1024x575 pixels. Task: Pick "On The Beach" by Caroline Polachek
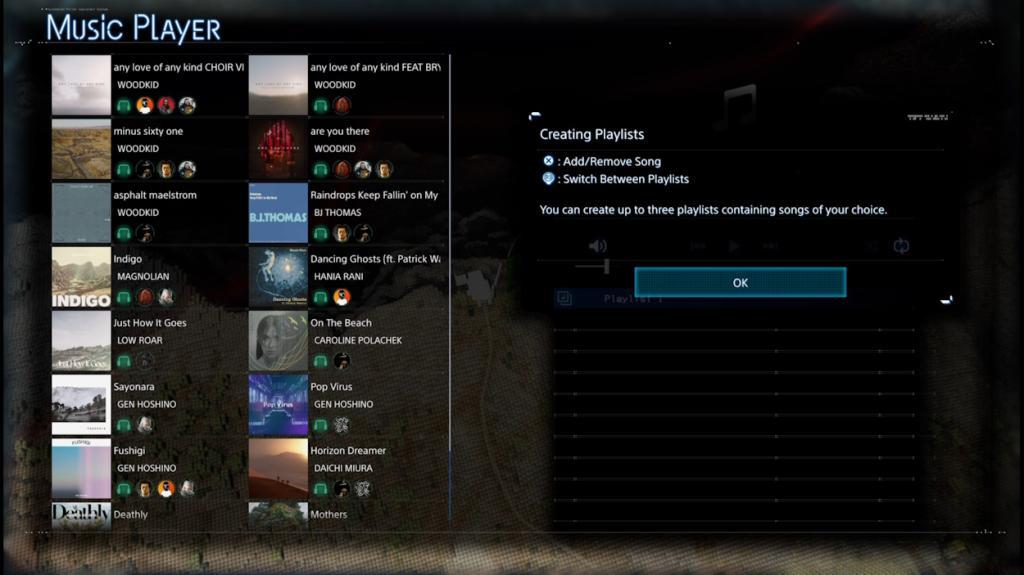(341, 324)
